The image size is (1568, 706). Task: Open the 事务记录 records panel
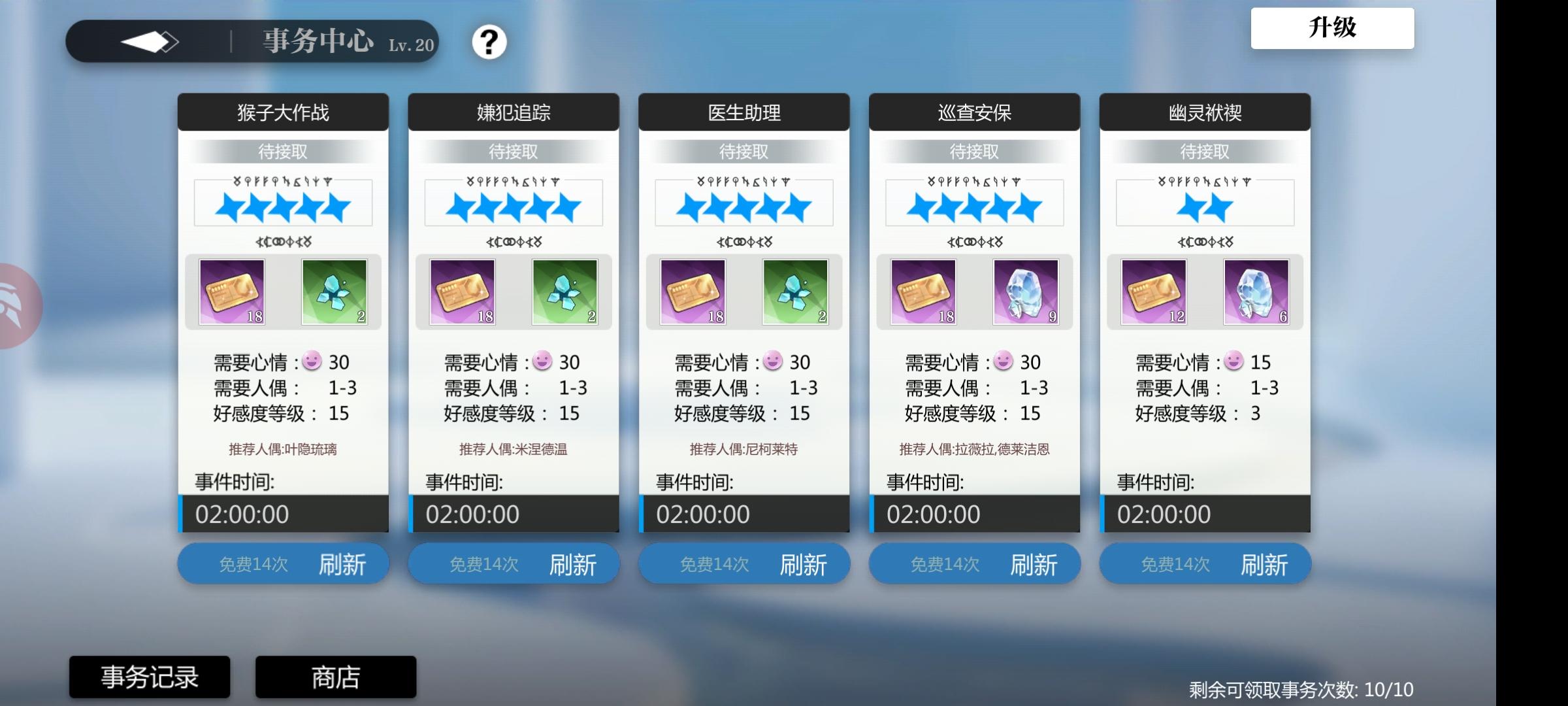[149, 677]
